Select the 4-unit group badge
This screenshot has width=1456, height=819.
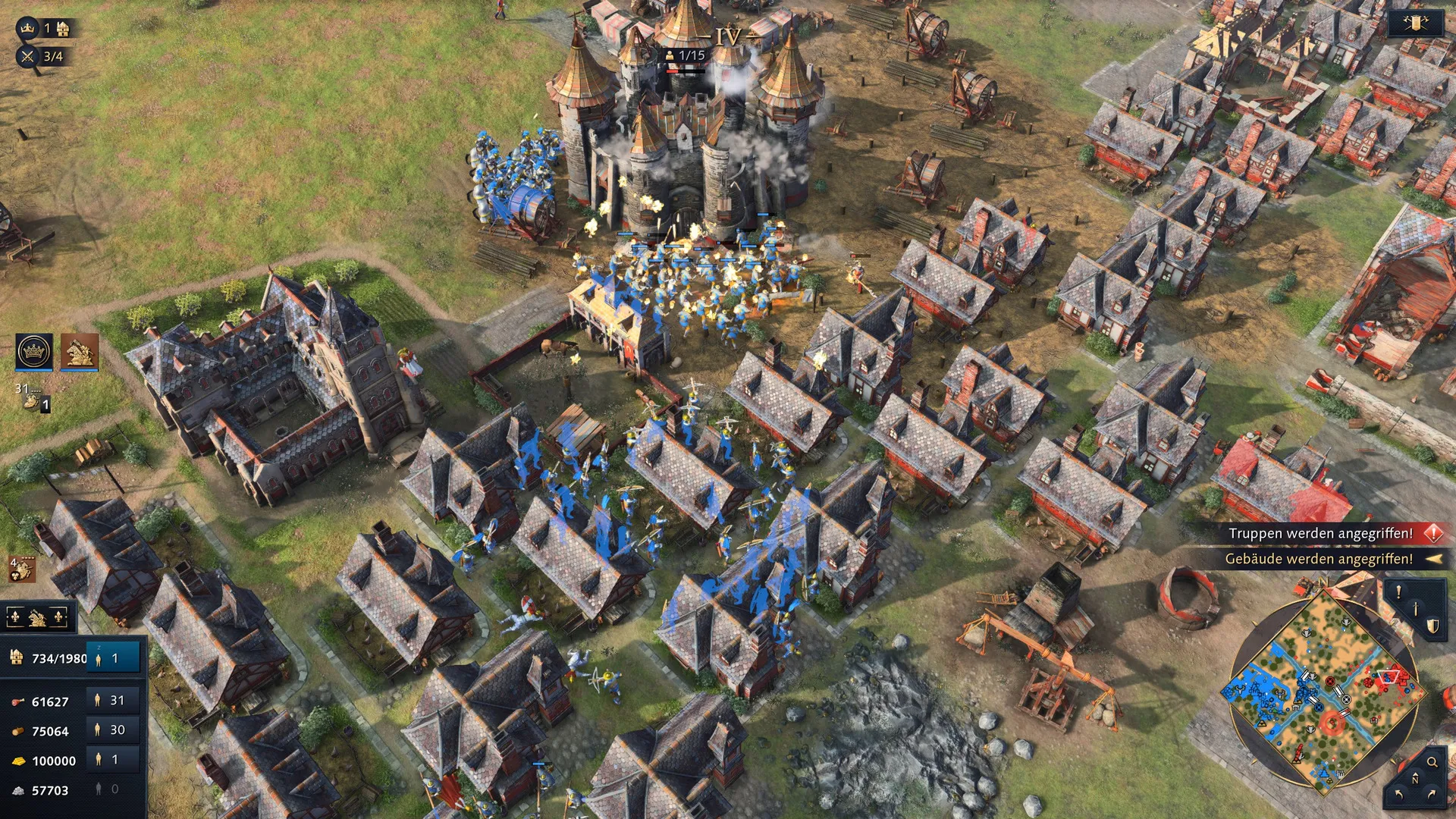tap(21, 568)
